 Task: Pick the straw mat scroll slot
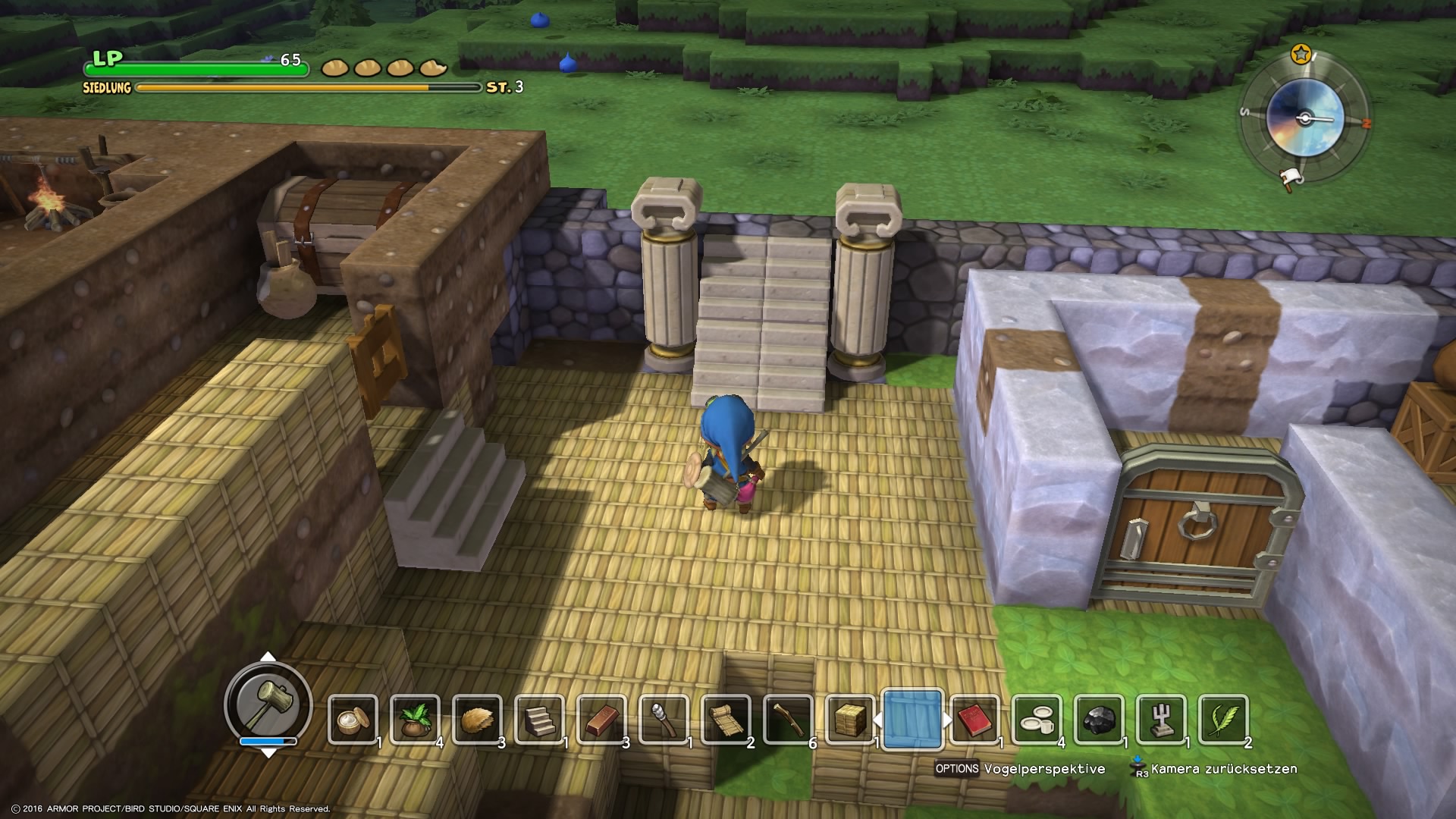[726, 720]
